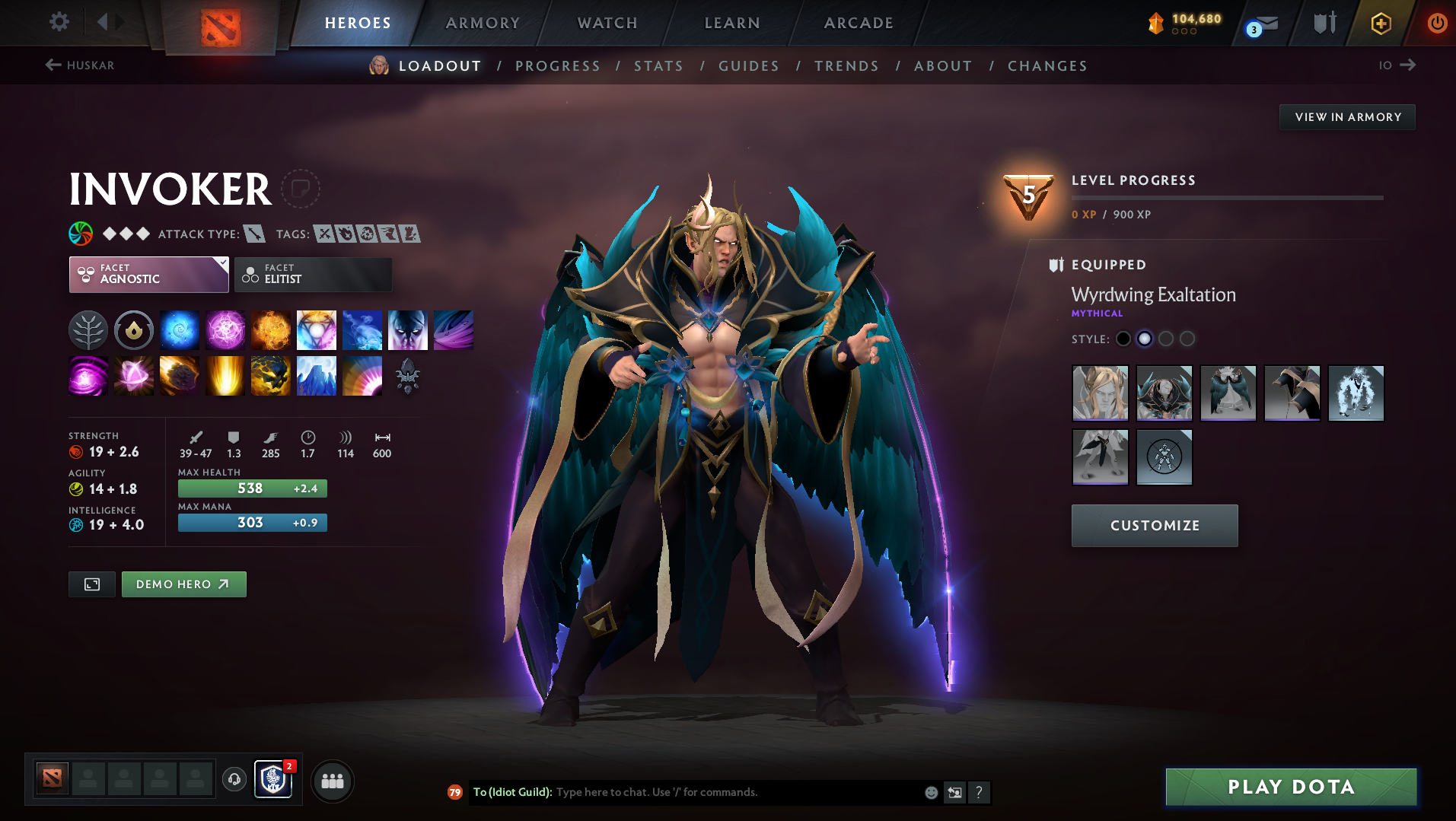1456x821 pixels.
Task: Enable the fourth style variant circle
Action: 1187,339
